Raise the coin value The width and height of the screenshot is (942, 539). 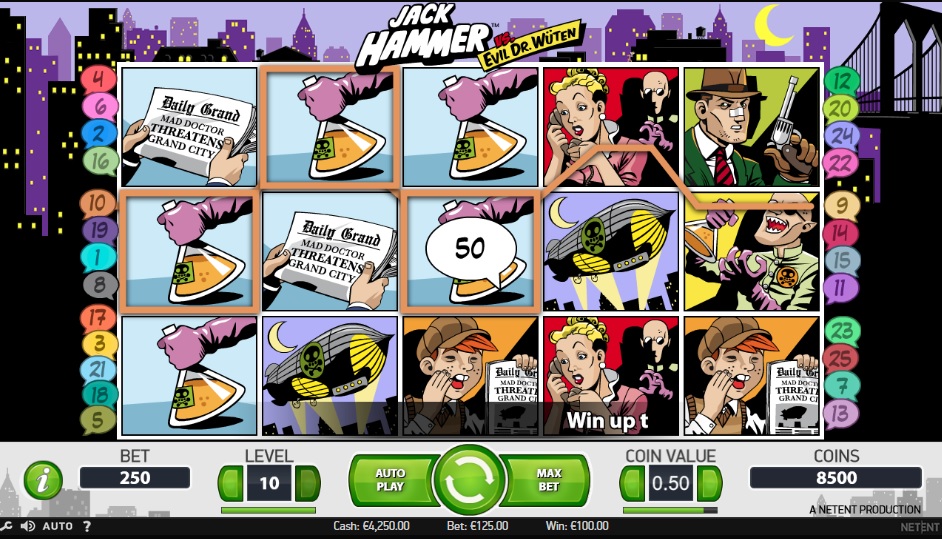coord(709,484)
